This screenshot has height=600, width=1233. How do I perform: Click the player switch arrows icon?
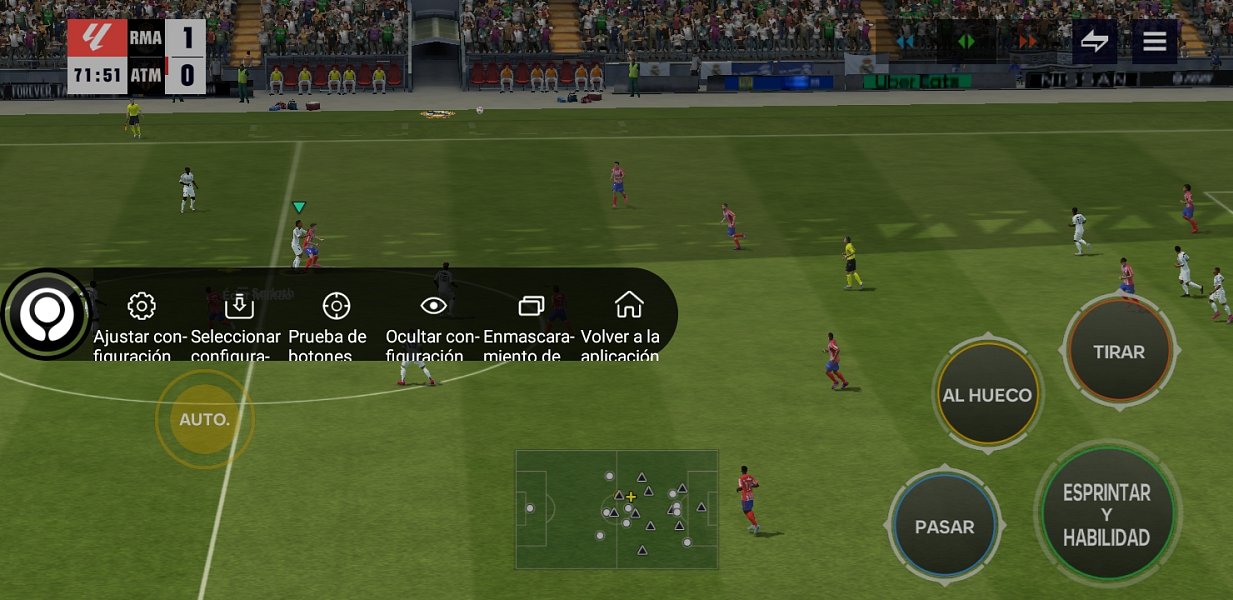[x=1095, y=41]
